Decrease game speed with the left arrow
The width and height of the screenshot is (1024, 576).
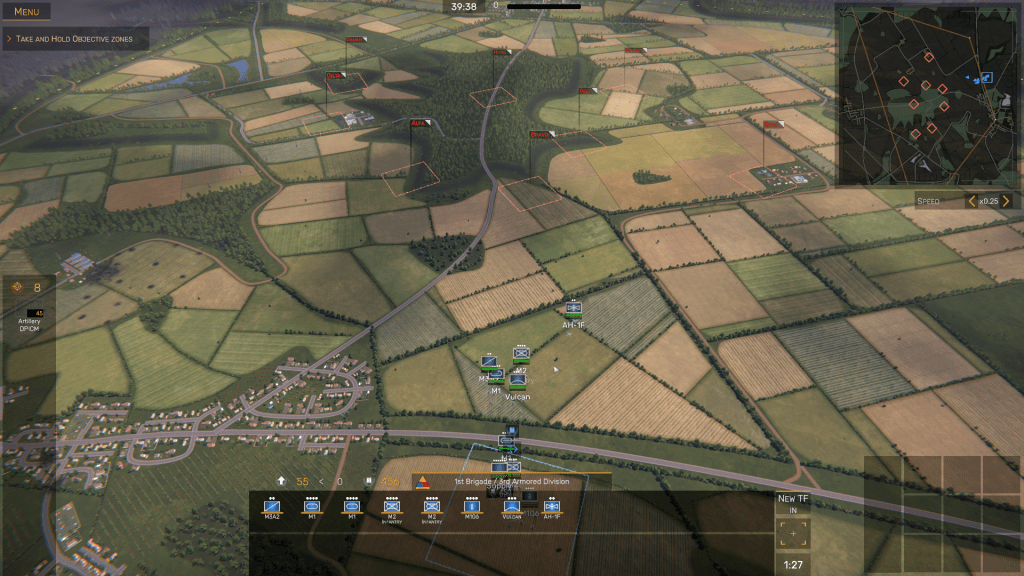pos(971,201)
